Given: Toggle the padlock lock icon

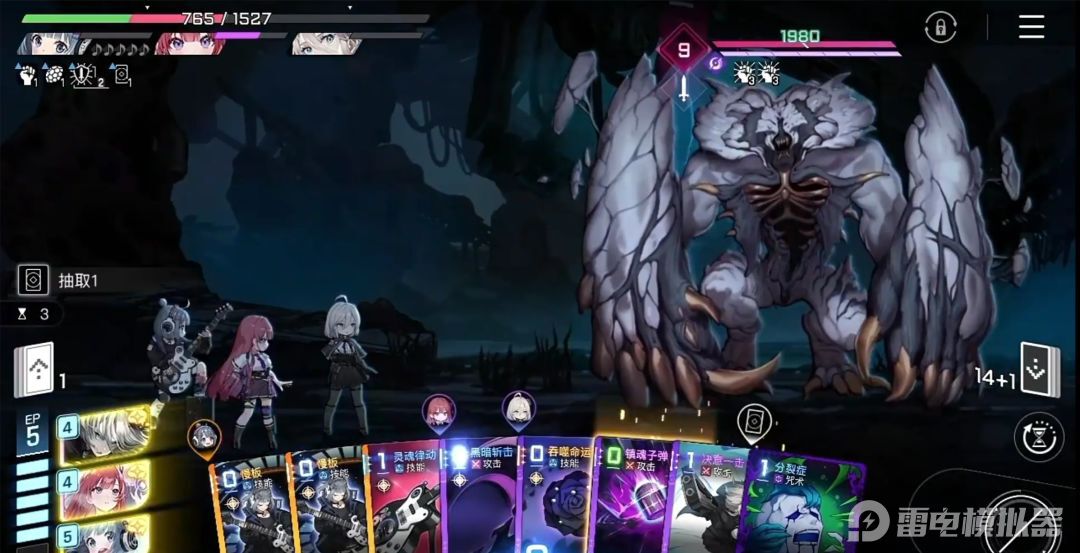Looking at the screenshot, I should 940,27.
